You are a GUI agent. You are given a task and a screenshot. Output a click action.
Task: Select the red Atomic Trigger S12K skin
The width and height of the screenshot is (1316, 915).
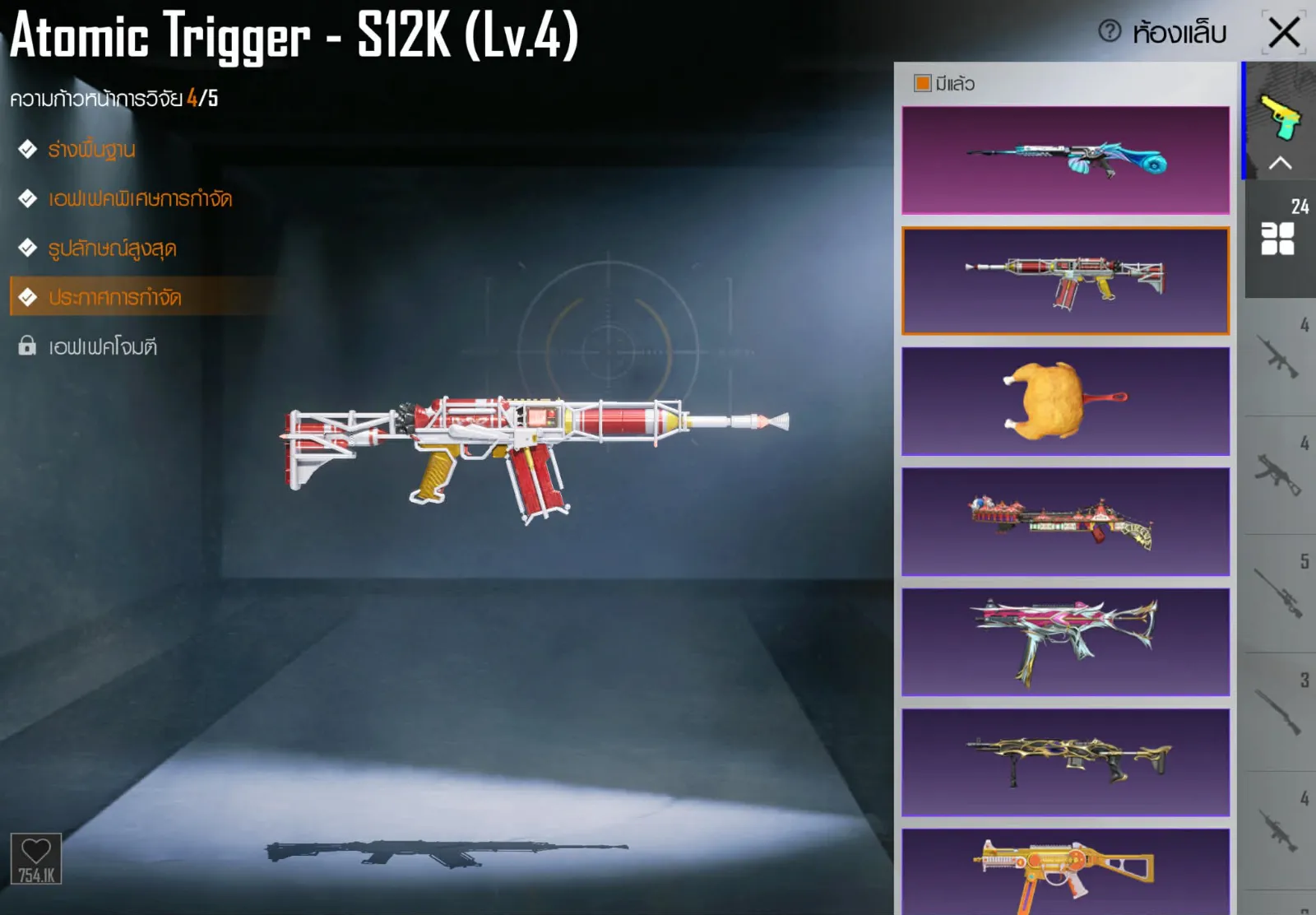pyautogui.click(x=1065, y=281)
